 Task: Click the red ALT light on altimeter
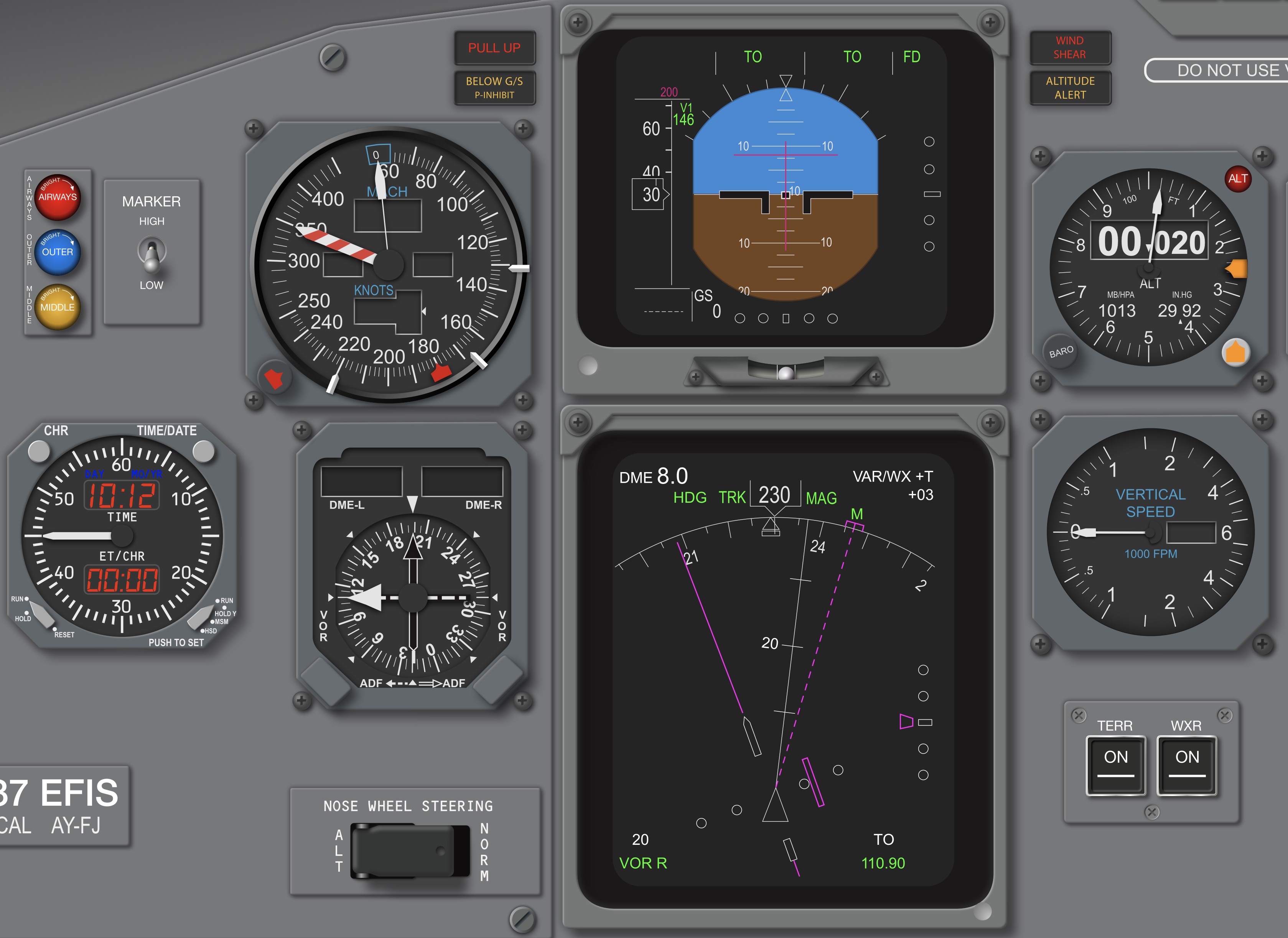pyautogui.click(x=1238, y=179)
